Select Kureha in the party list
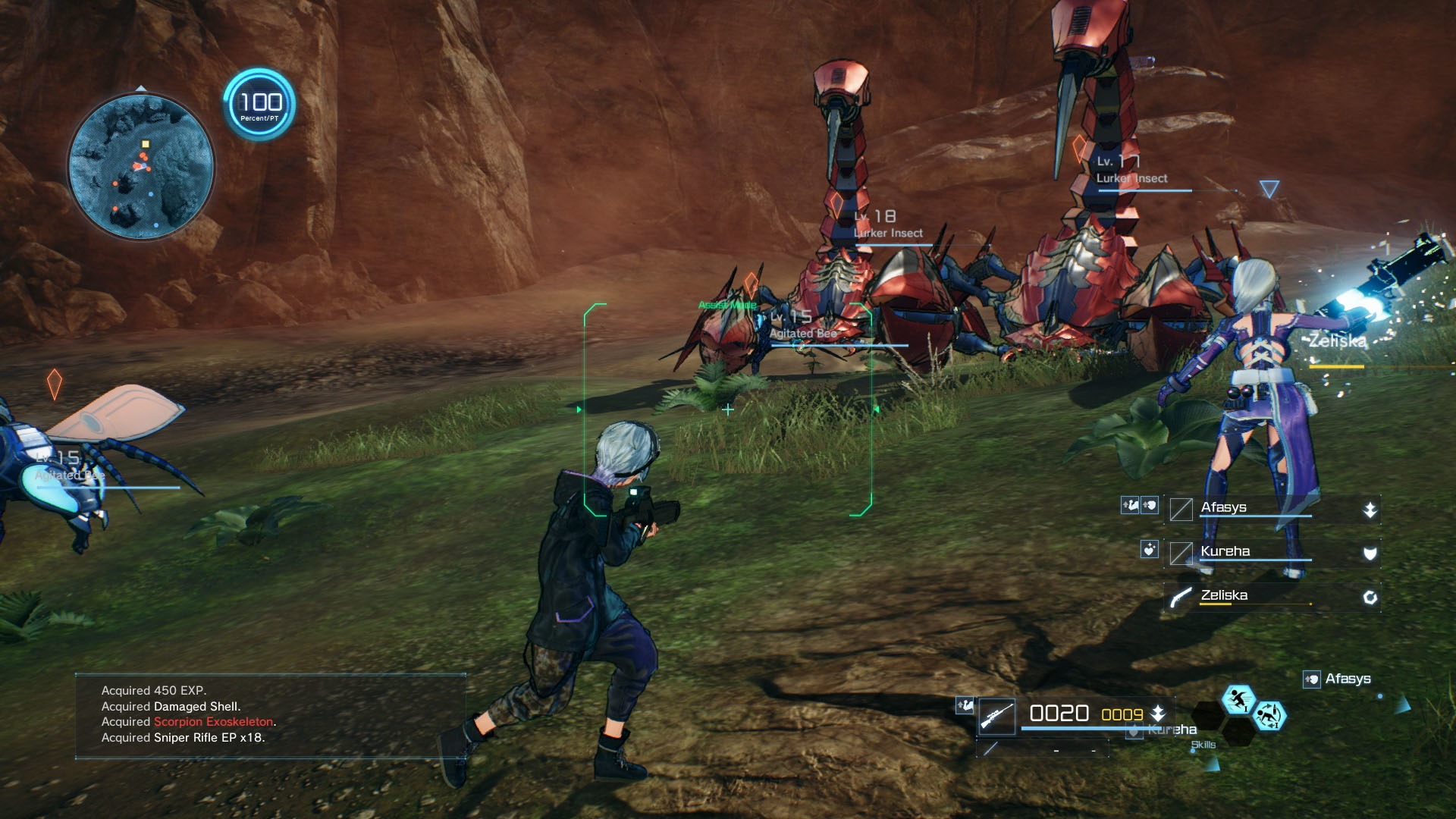The width and height of the screenshot is (1456, 819). point(1225,551)
